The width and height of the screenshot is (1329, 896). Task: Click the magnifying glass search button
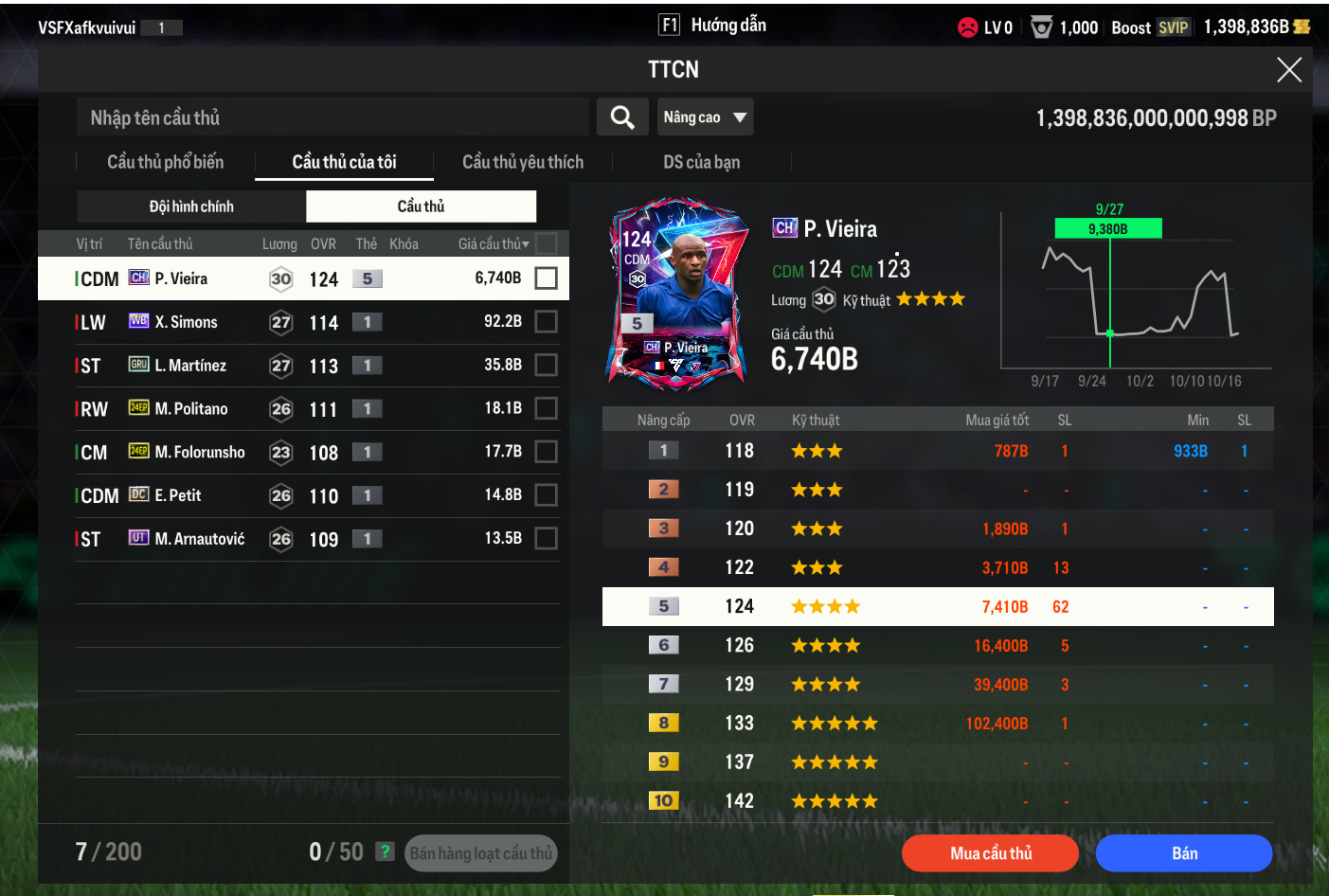pos(622,117)
